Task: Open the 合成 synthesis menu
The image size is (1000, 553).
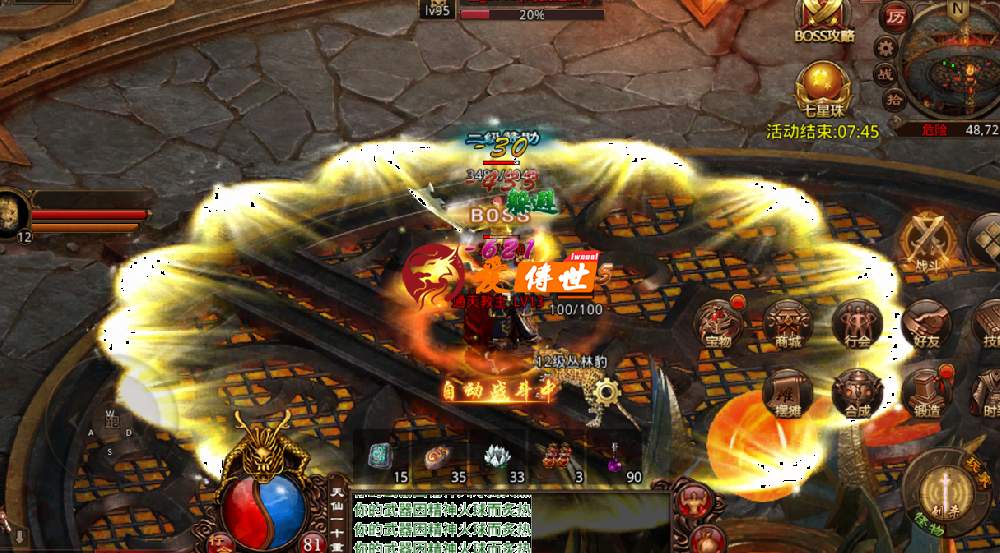Action: (856, 393)
